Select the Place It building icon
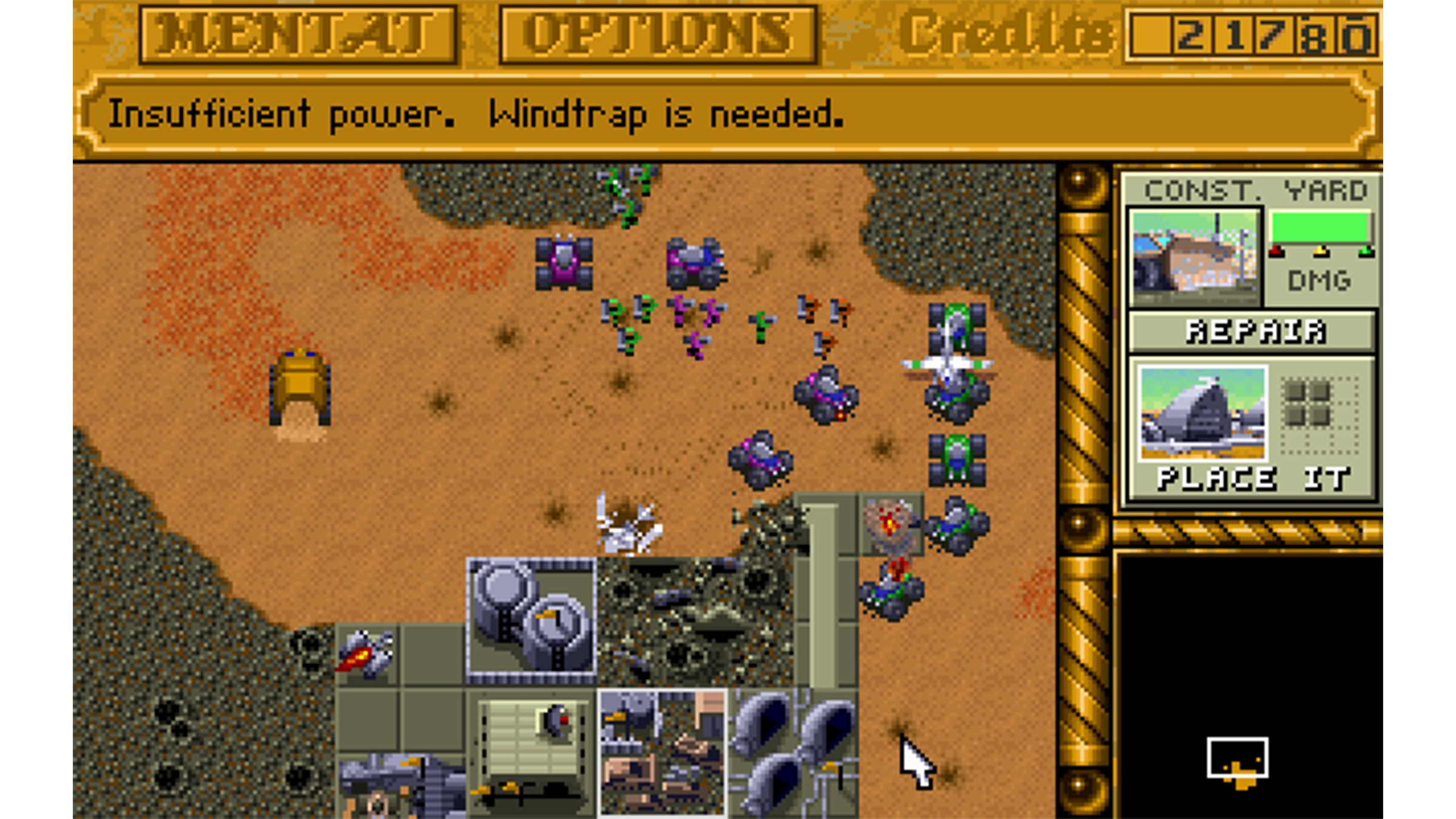Viewport: 1456px width, 819px height. click(x=1202, y=414)
